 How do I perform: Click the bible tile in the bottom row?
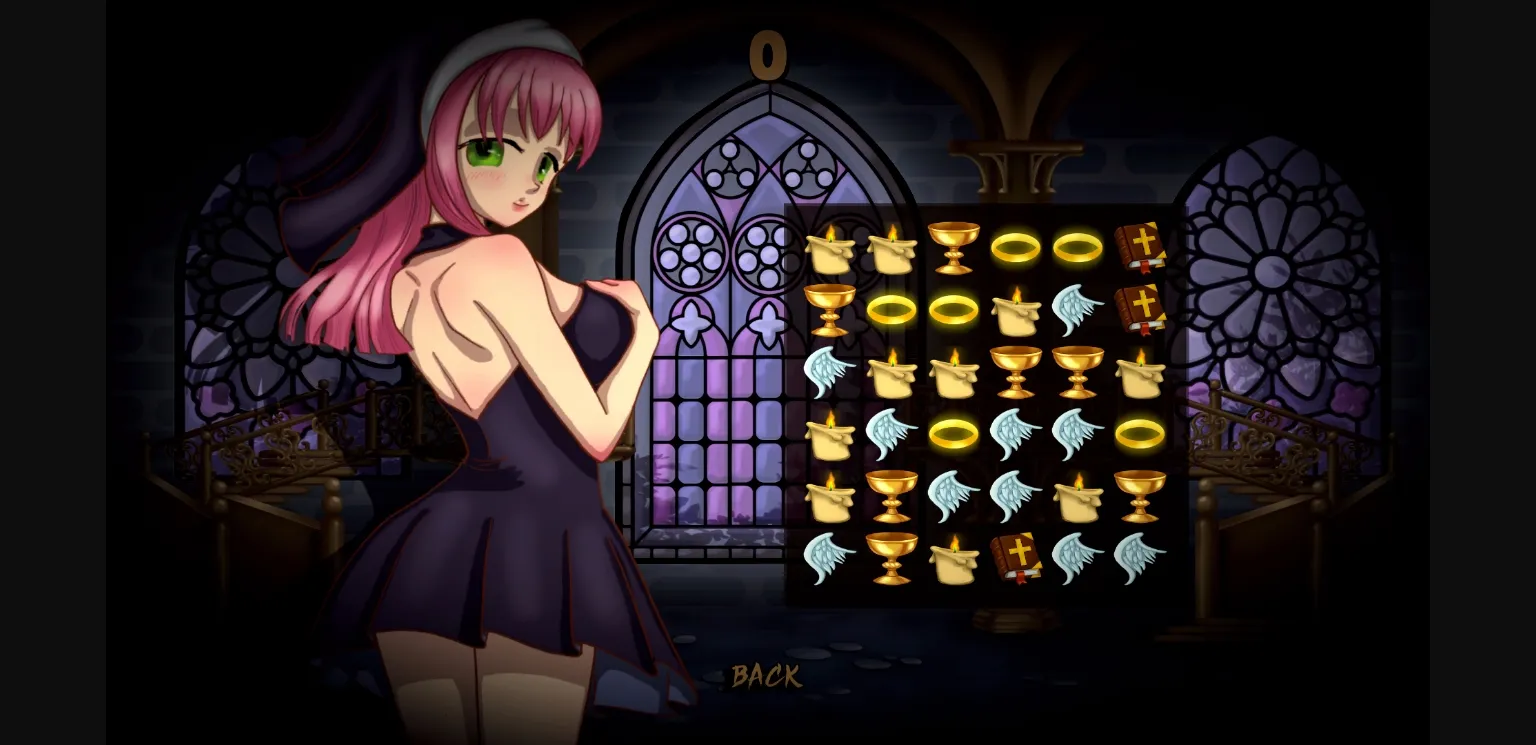pos(1017,556)
